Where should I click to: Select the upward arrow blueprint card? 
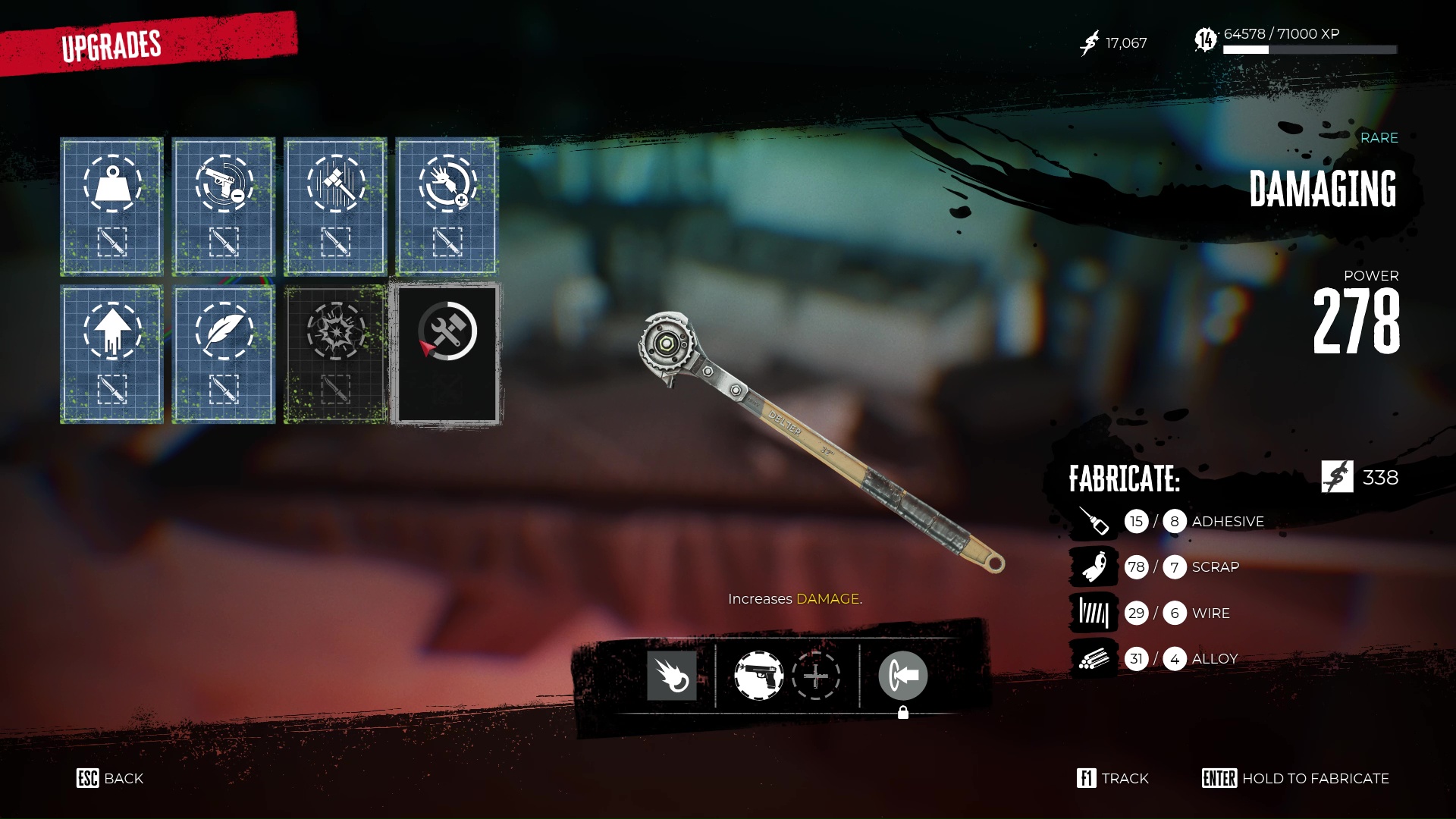(x=111, y=354)
